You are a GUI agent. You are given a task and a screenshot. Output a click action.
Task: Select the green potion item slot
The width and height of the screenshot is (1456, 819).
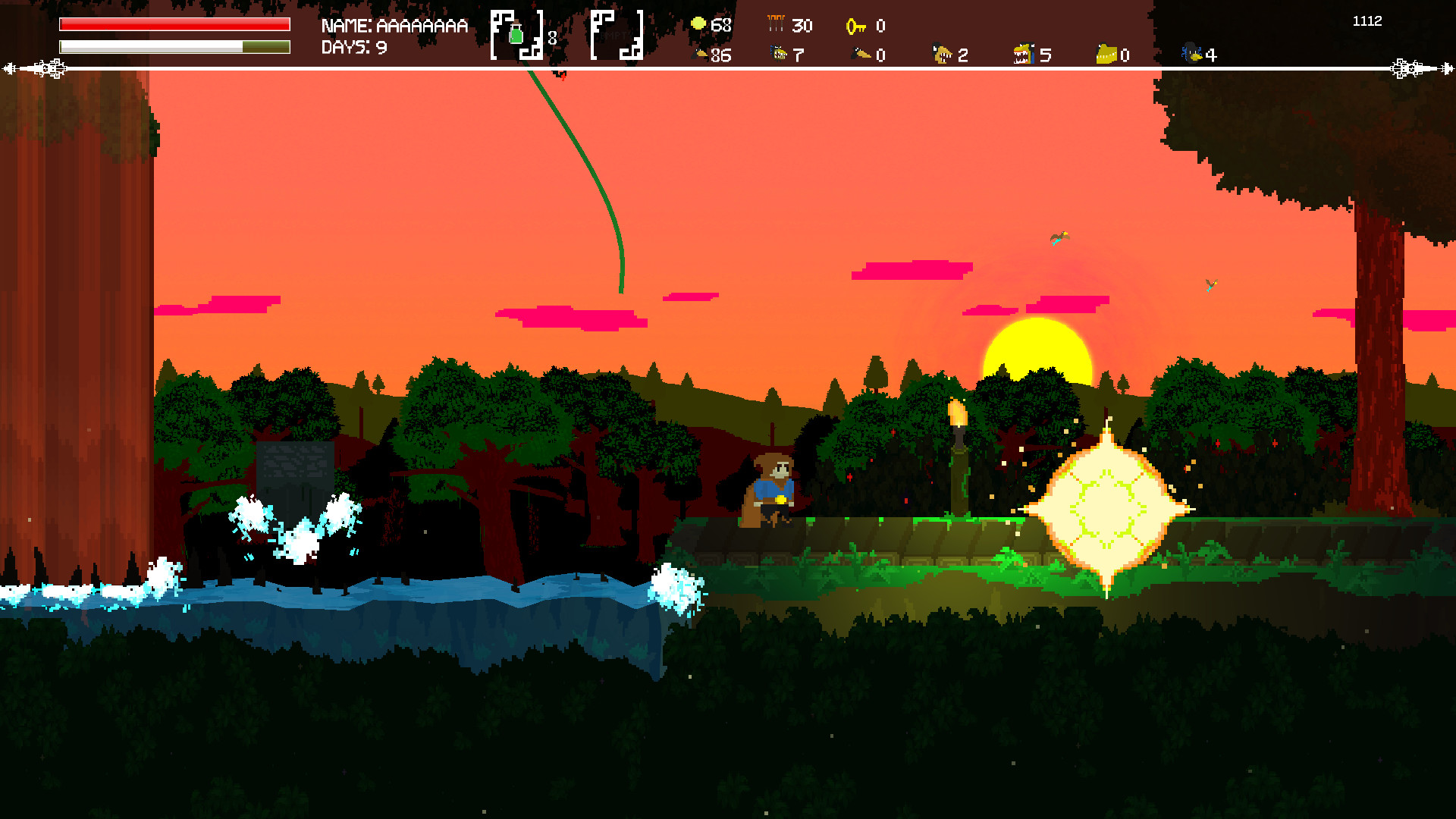pyautogui.click(x=518, y=33)
